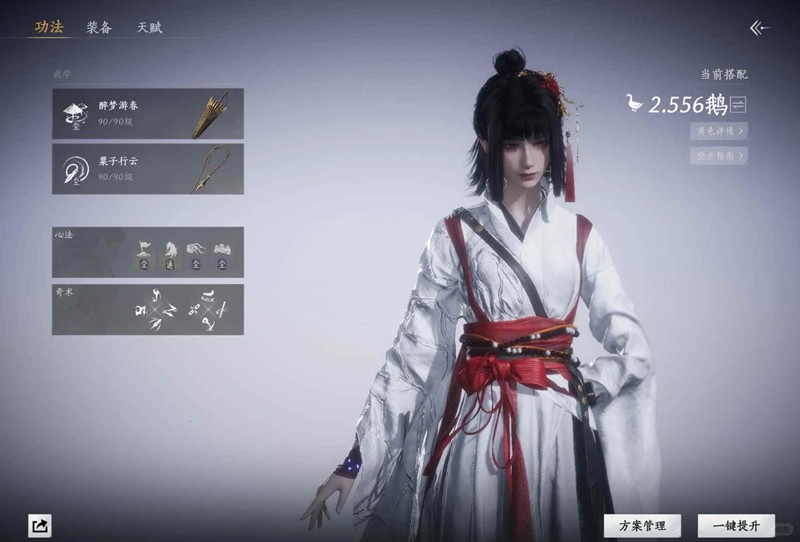Select the 栗子行云 rope dart martial art
Viewport: 800px width, 542px height.
(x=148, y=169)
